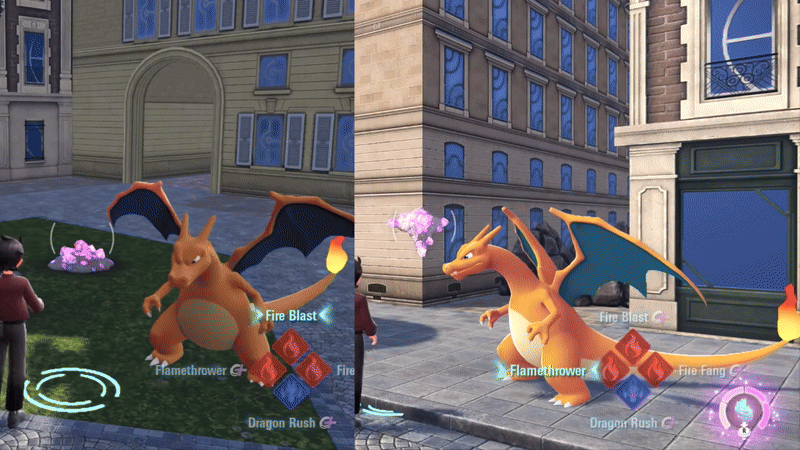
Task: Select the highlighted Flamethrower move
Action: tap(547, 371)
